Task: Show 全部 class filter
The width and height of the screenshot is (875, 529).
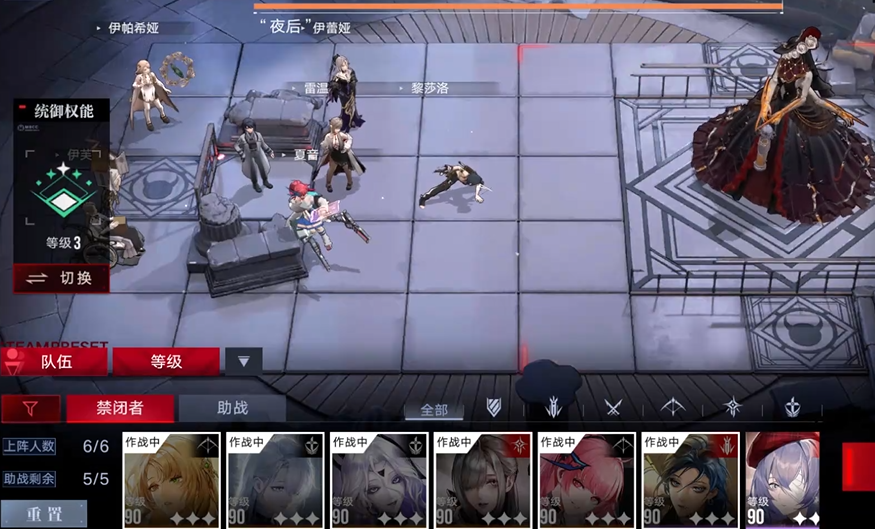Action: pyautogui.click(x=434, y=409)
